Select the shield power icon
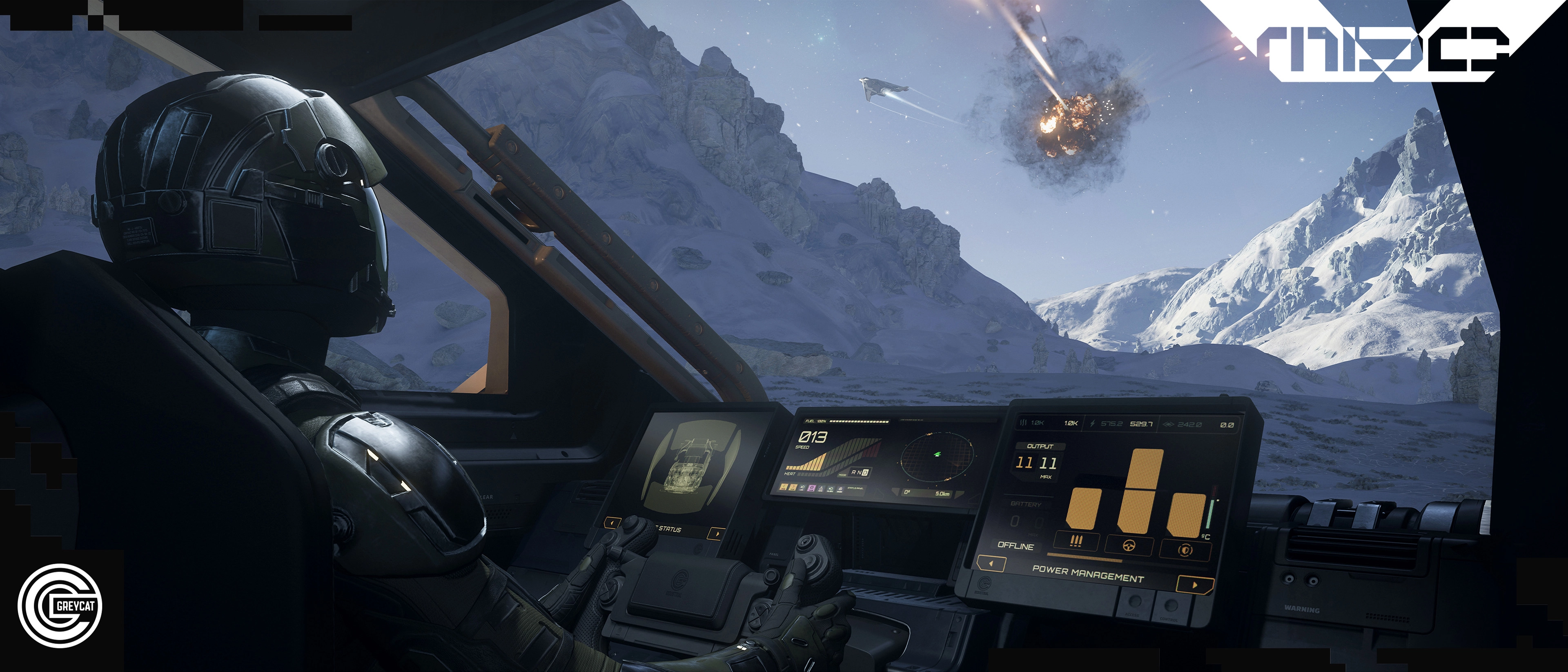Viewport: 1568px width, 672px height. pyautogui.click(x=1185, y=550)
